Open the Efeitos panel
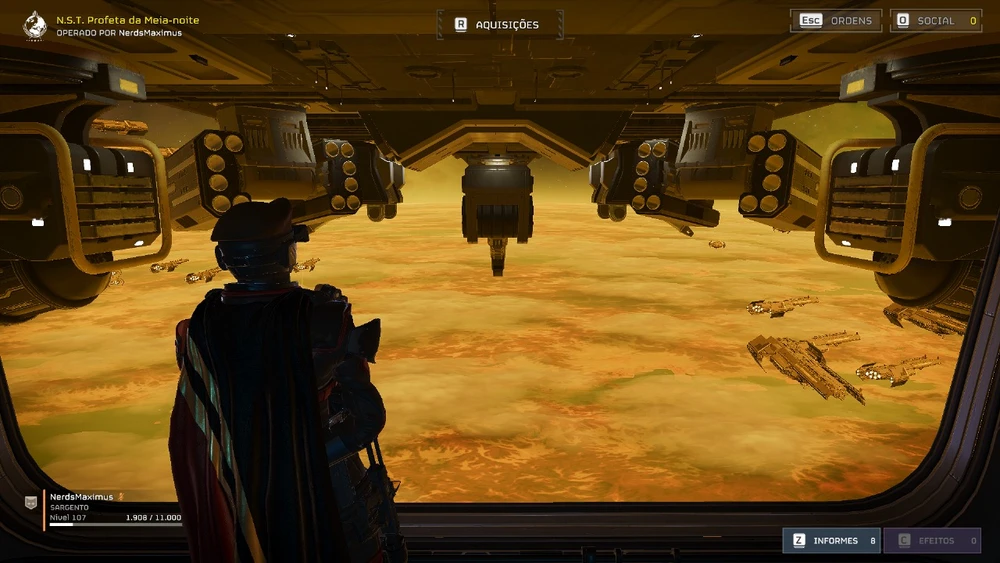The width and height of the screenshot is (1000, 563). [x=932, y=540]
